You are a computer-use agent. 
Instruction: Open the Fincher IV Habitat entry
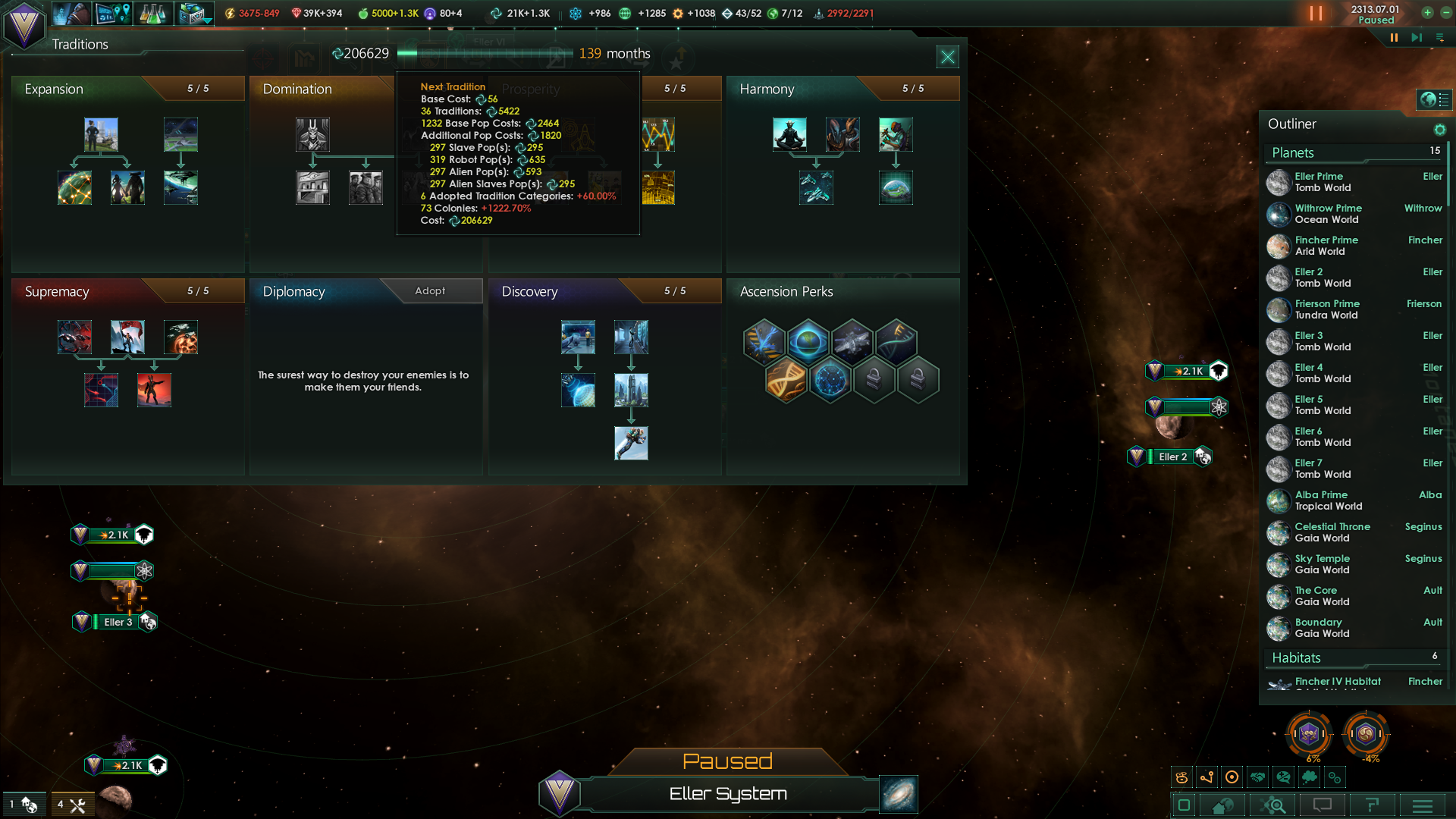tap(1337, 682)
